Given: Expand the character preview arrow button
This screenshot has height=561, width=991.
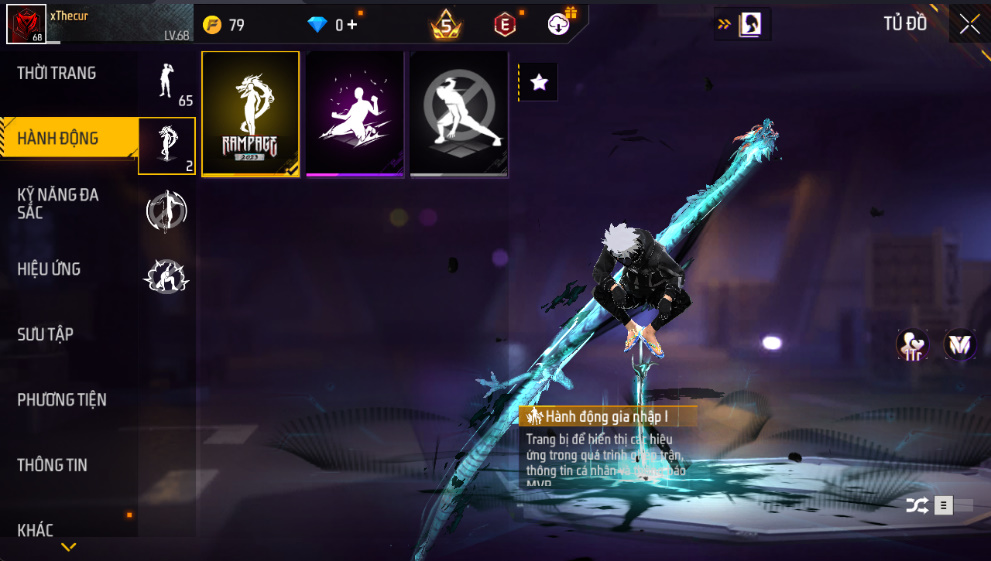Looking at the screenshot, I should click(x=740, y=24).
